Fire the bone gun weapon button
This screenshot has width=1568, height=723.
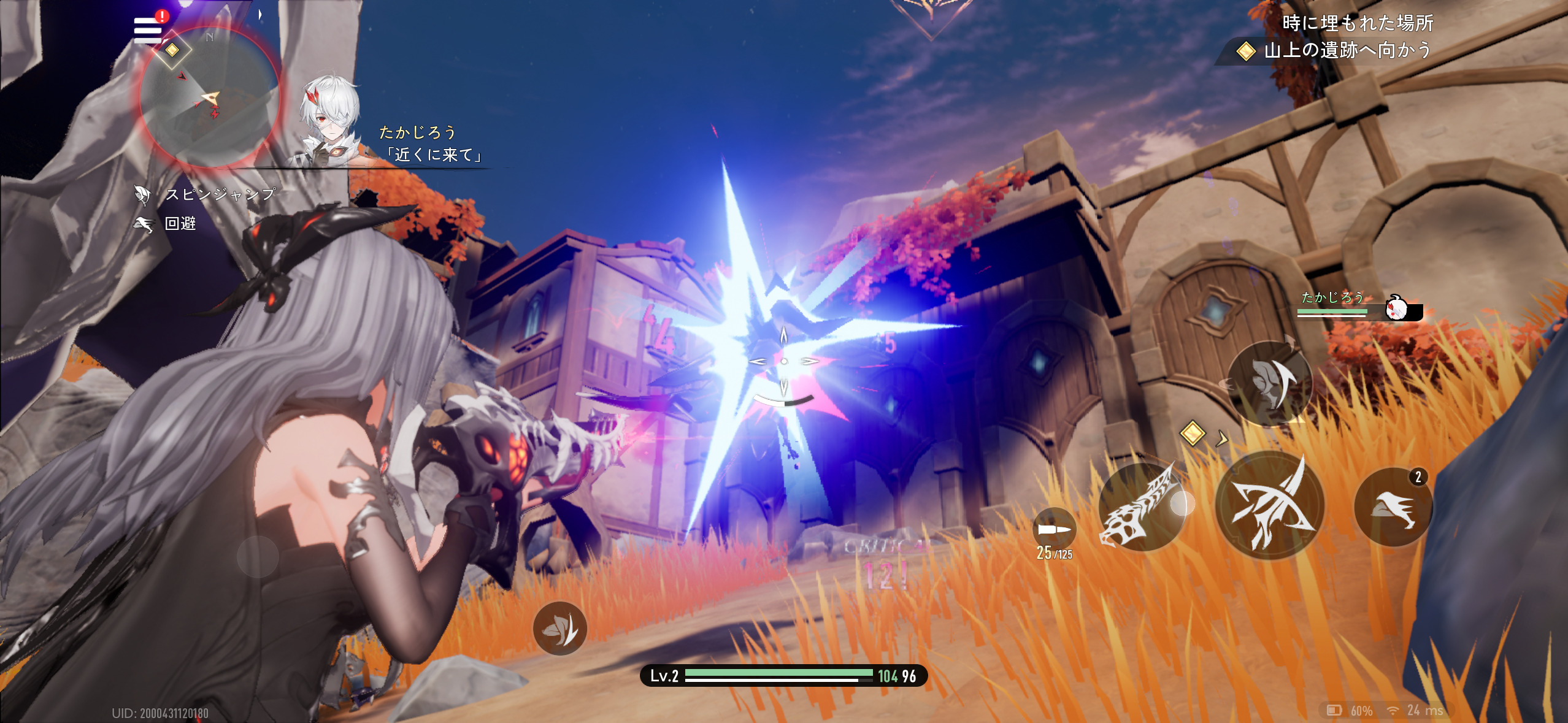tap(1140, 507)
